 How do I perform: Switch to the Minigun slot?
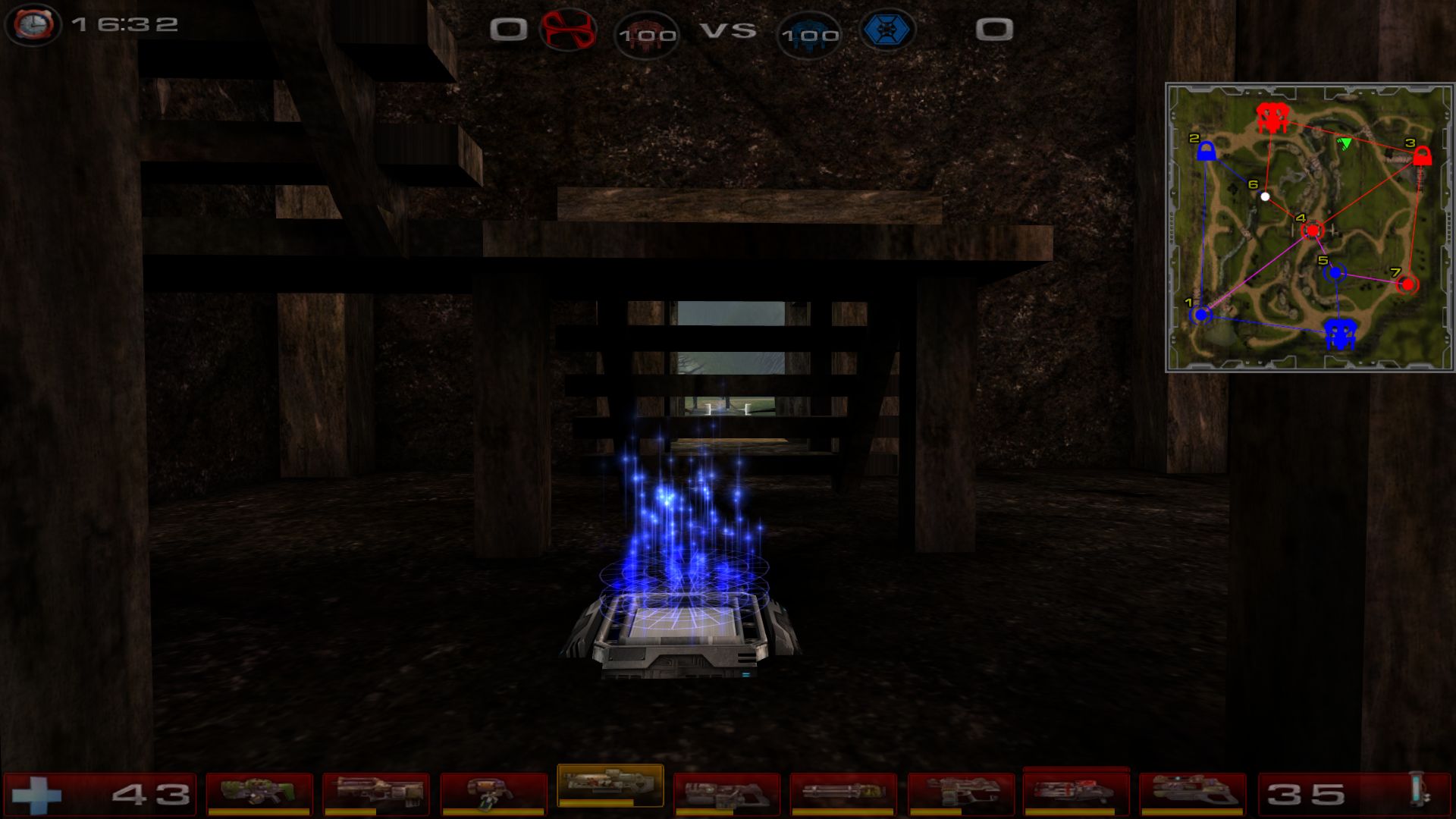pyautogui.click(x=843, y=793)
